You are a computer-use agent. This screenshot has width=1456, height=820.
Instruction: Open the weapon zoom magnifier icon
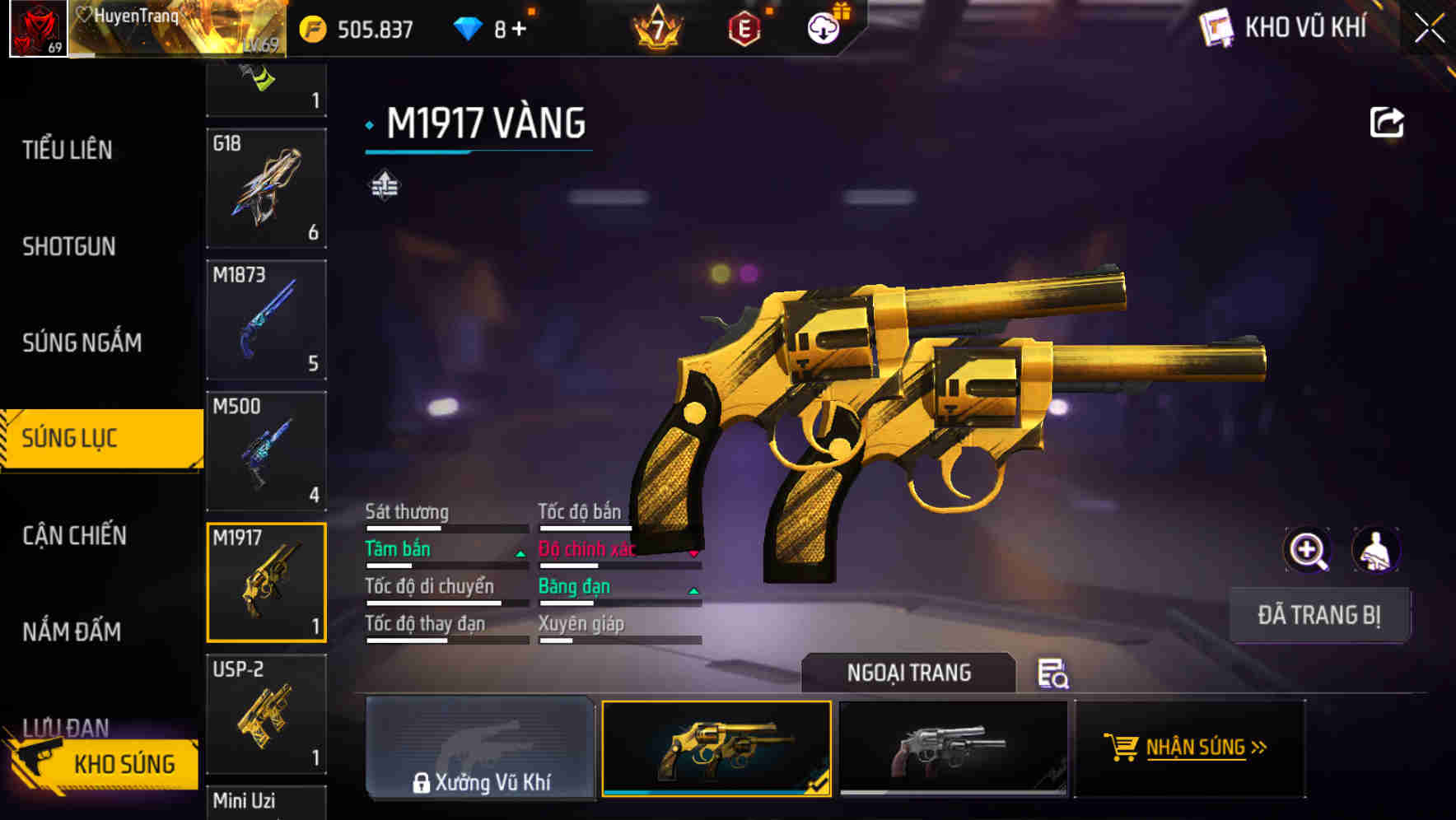[1308, 549]
